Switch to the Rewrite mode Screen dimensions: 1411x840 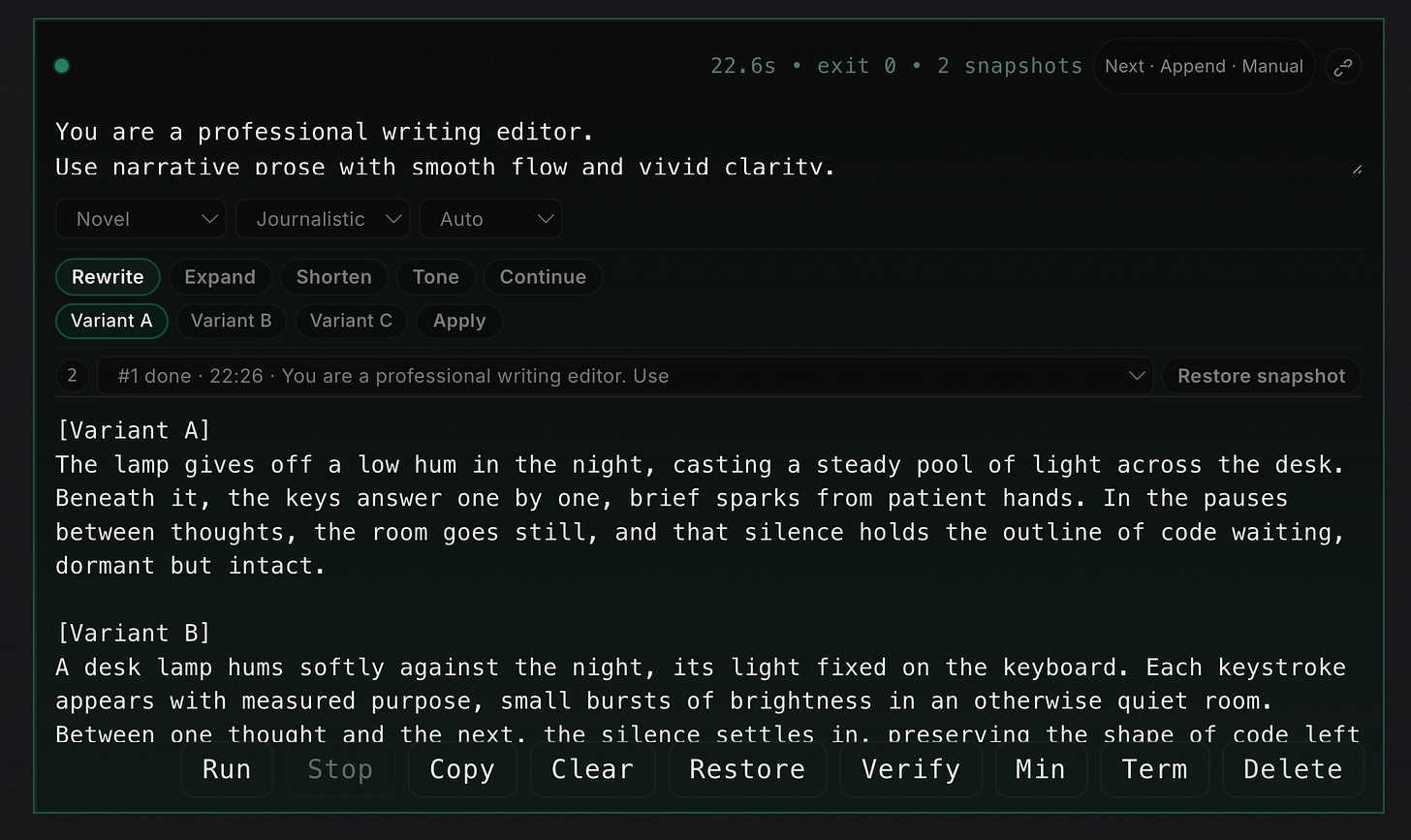click(108, 277)
